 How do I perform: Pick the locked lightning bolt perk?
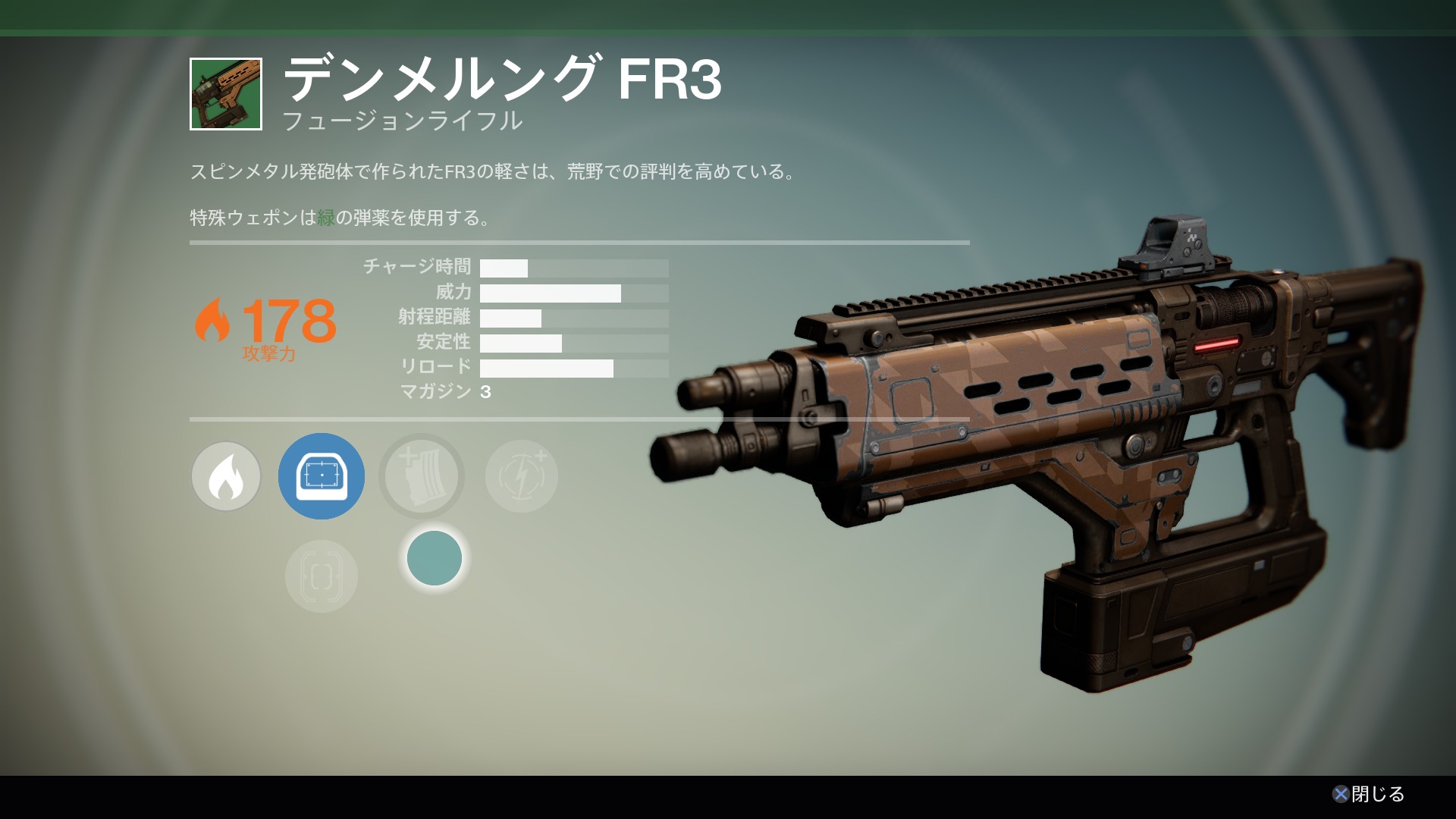point(522,476)
